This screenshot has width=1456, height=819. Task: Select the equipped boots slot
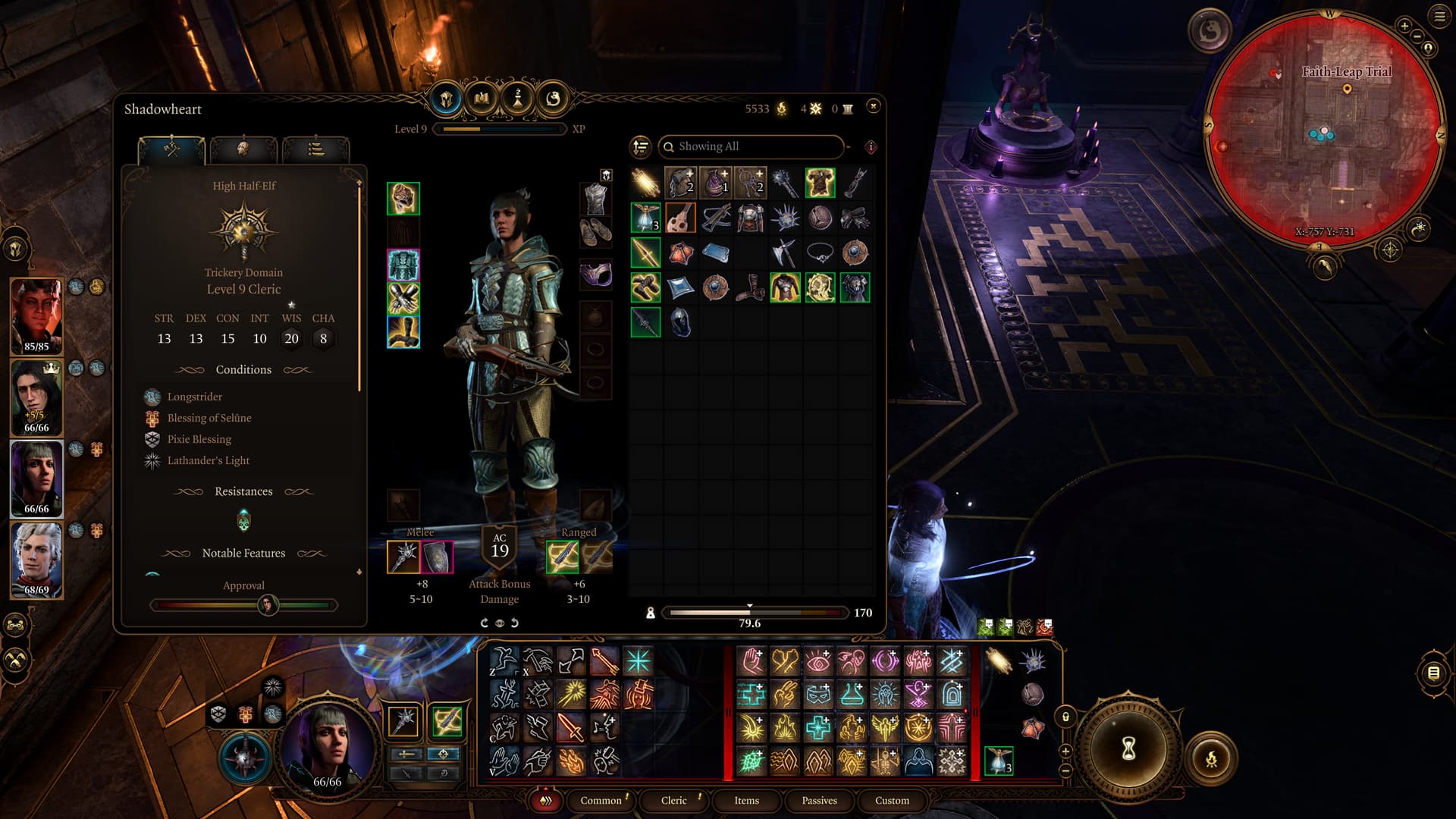pos(403,332)
